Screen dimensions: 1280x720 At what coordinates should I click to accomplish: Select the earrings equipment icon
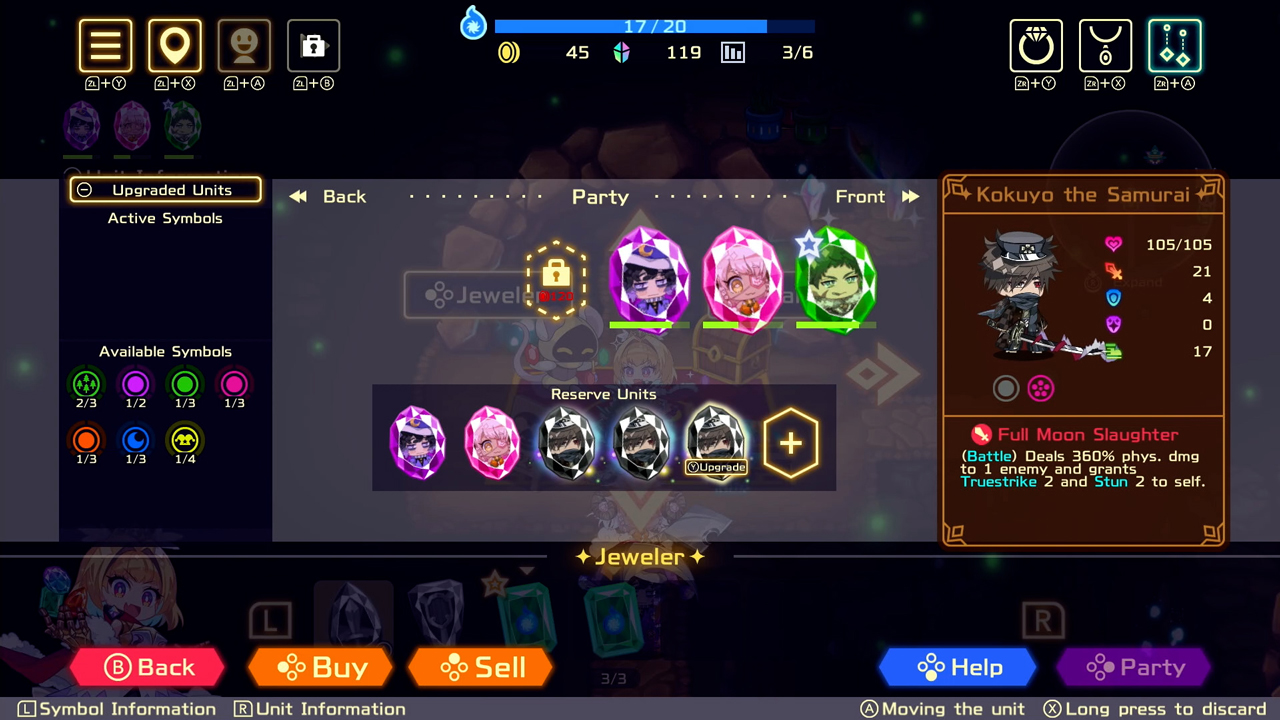click(x=1174, y=45)
